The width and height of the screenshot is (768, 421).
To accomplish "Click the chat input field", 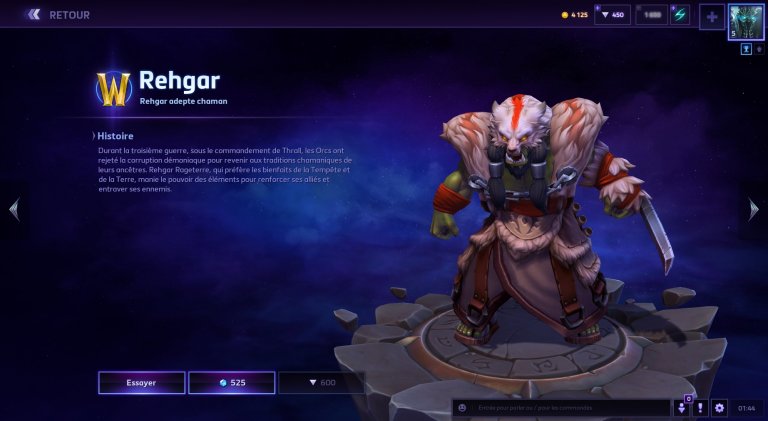I will [x=568, y=408].
